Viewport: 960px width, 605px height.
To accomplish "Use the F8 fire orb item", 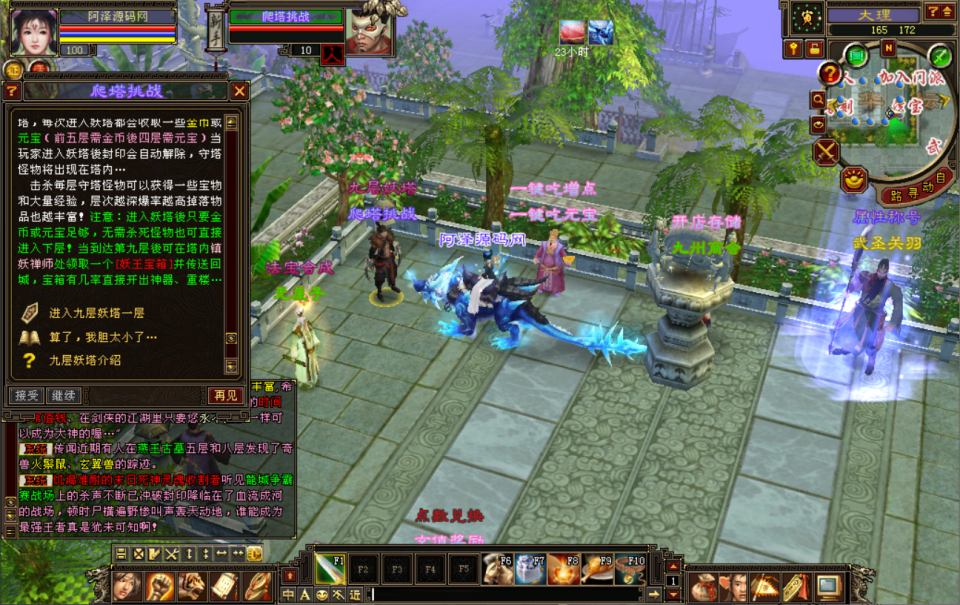I will click(565, 569).
